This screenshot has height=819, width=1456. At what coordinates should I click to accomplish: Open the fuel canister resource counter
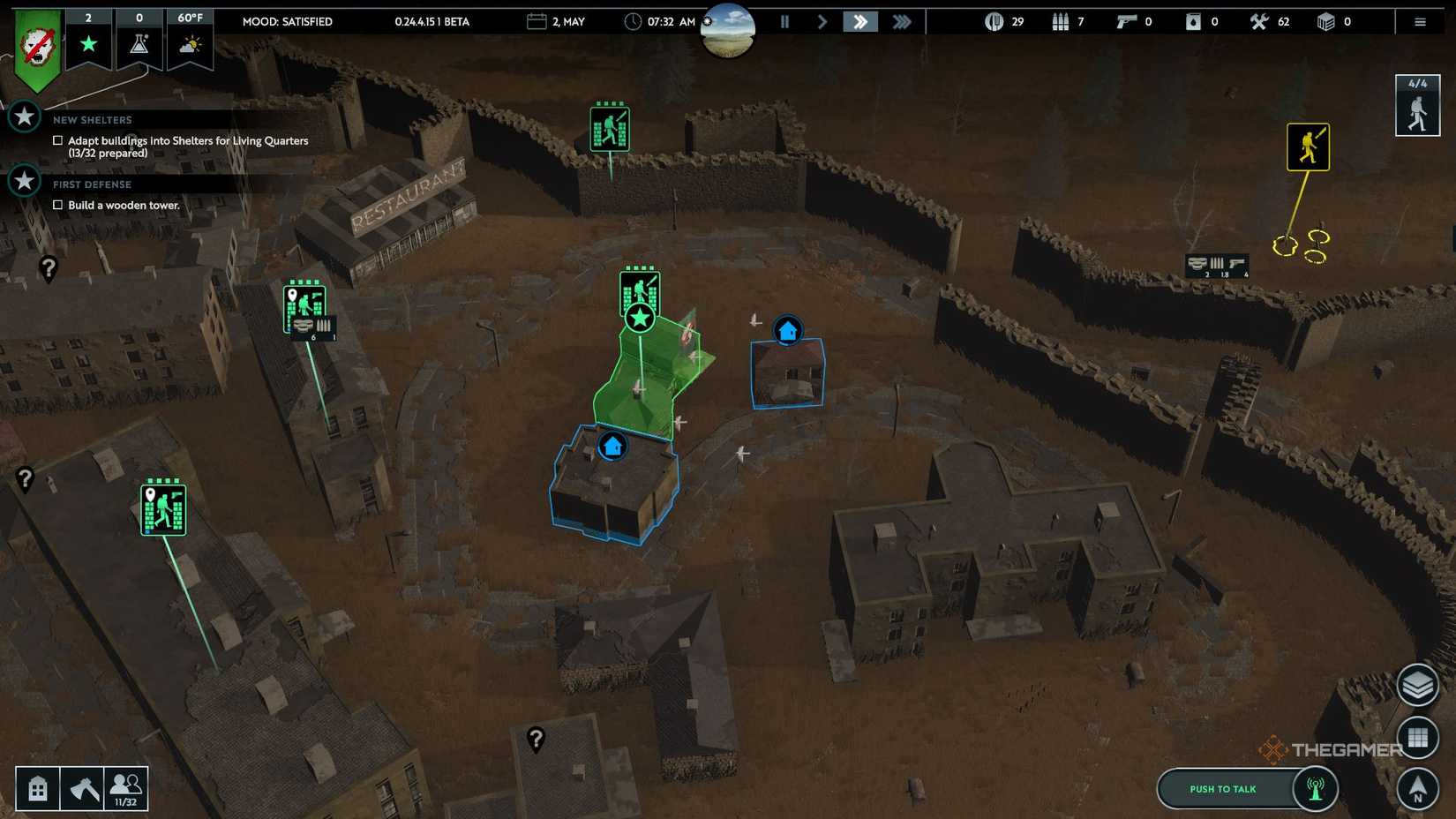point(1194,21)
